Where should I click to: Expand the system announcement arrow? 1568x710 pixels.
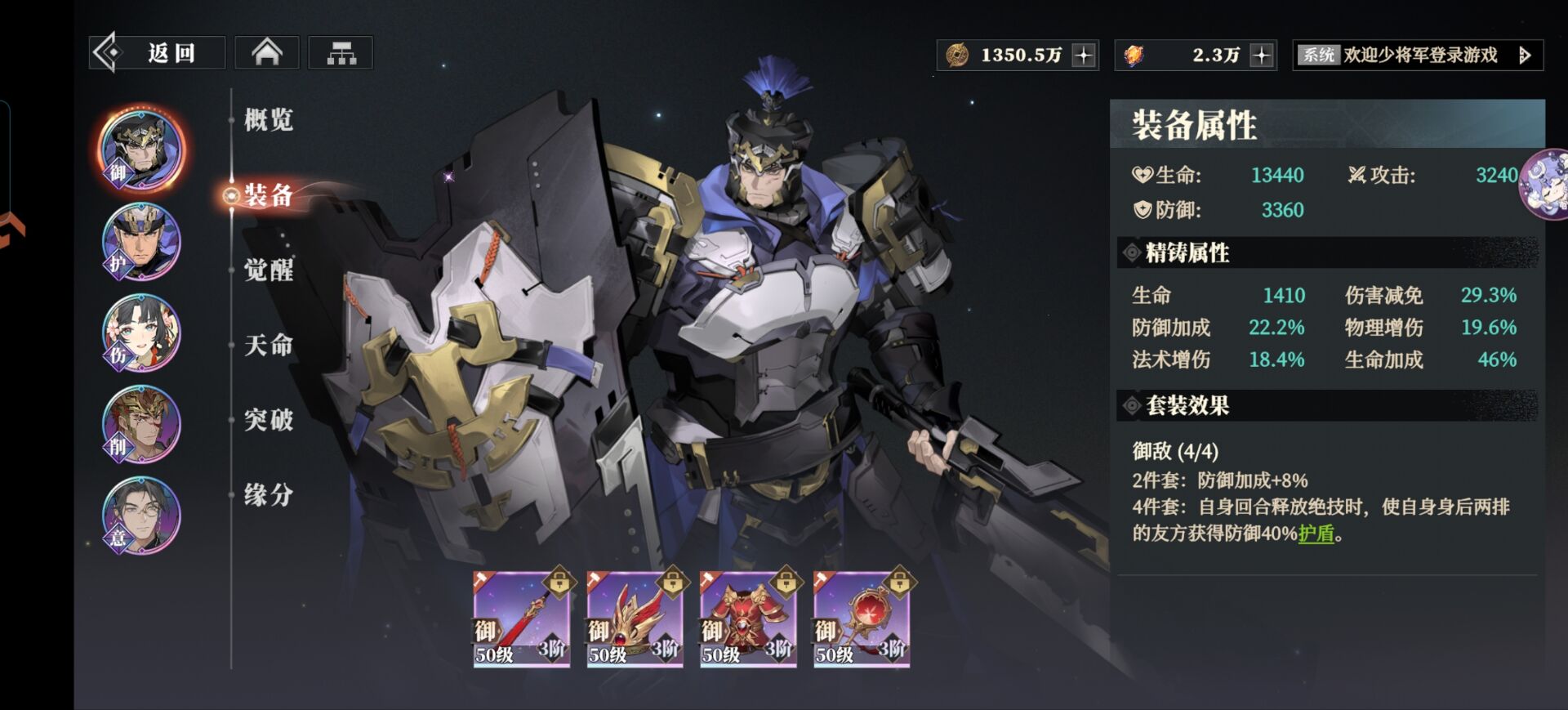(x=1524, y=56)
